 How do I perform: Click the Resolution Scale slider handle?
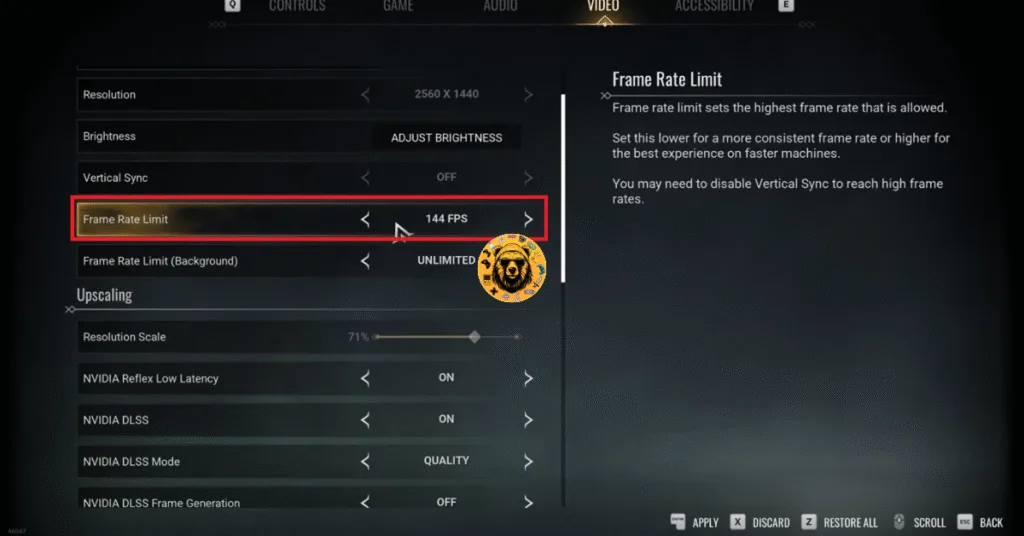pos(475,337)
